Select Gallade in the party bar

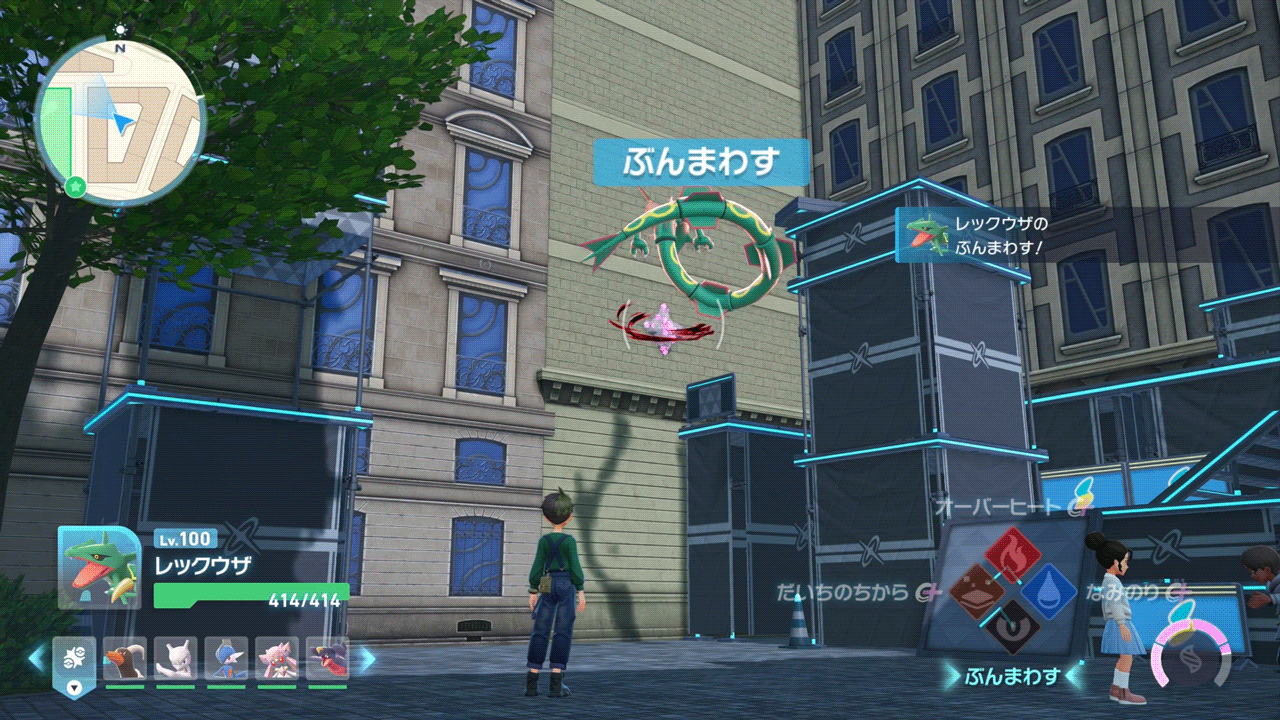(226, 658)
